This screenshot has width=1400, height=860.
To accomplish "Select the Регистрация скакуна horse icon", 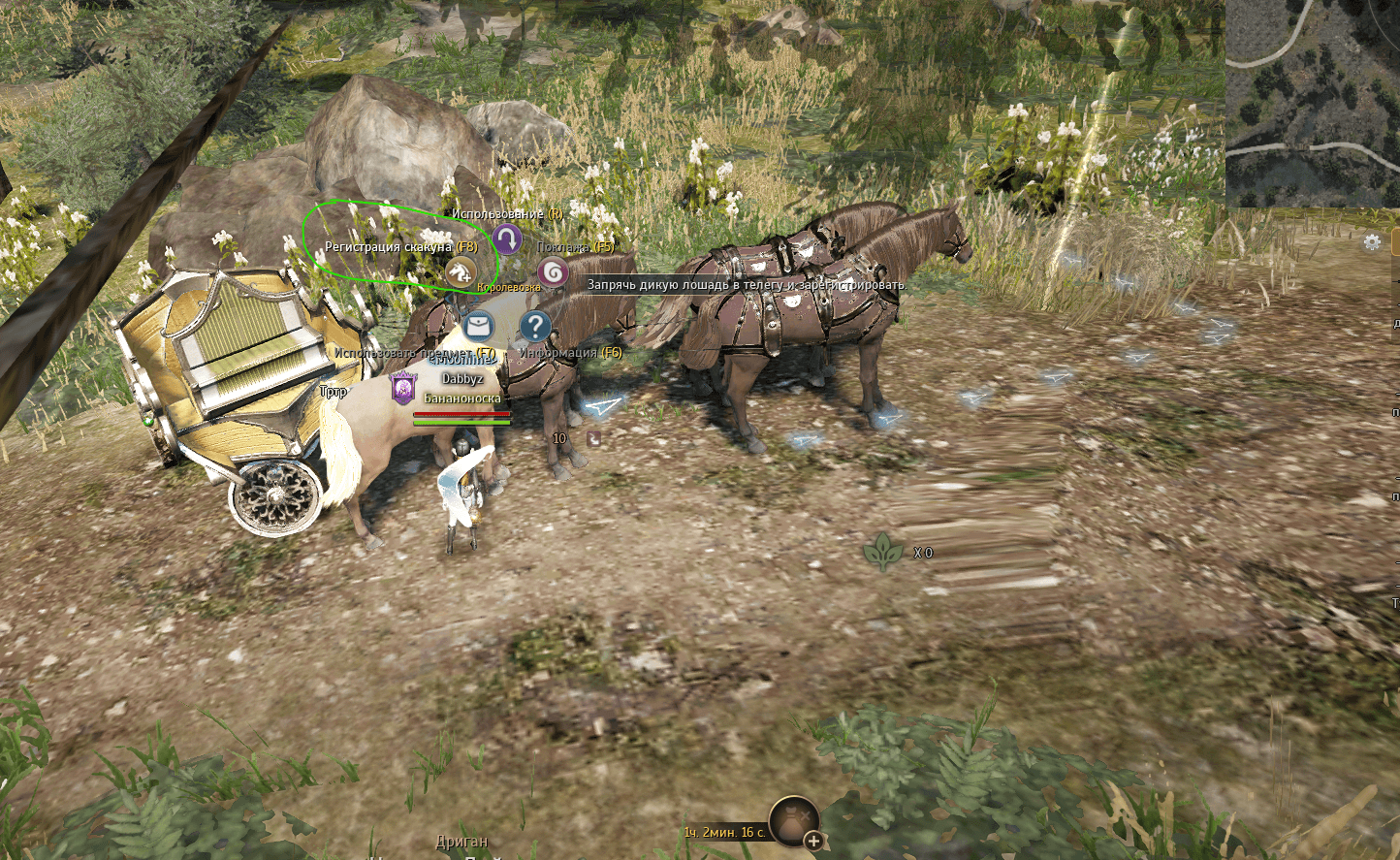I will (x=461, y=272).
